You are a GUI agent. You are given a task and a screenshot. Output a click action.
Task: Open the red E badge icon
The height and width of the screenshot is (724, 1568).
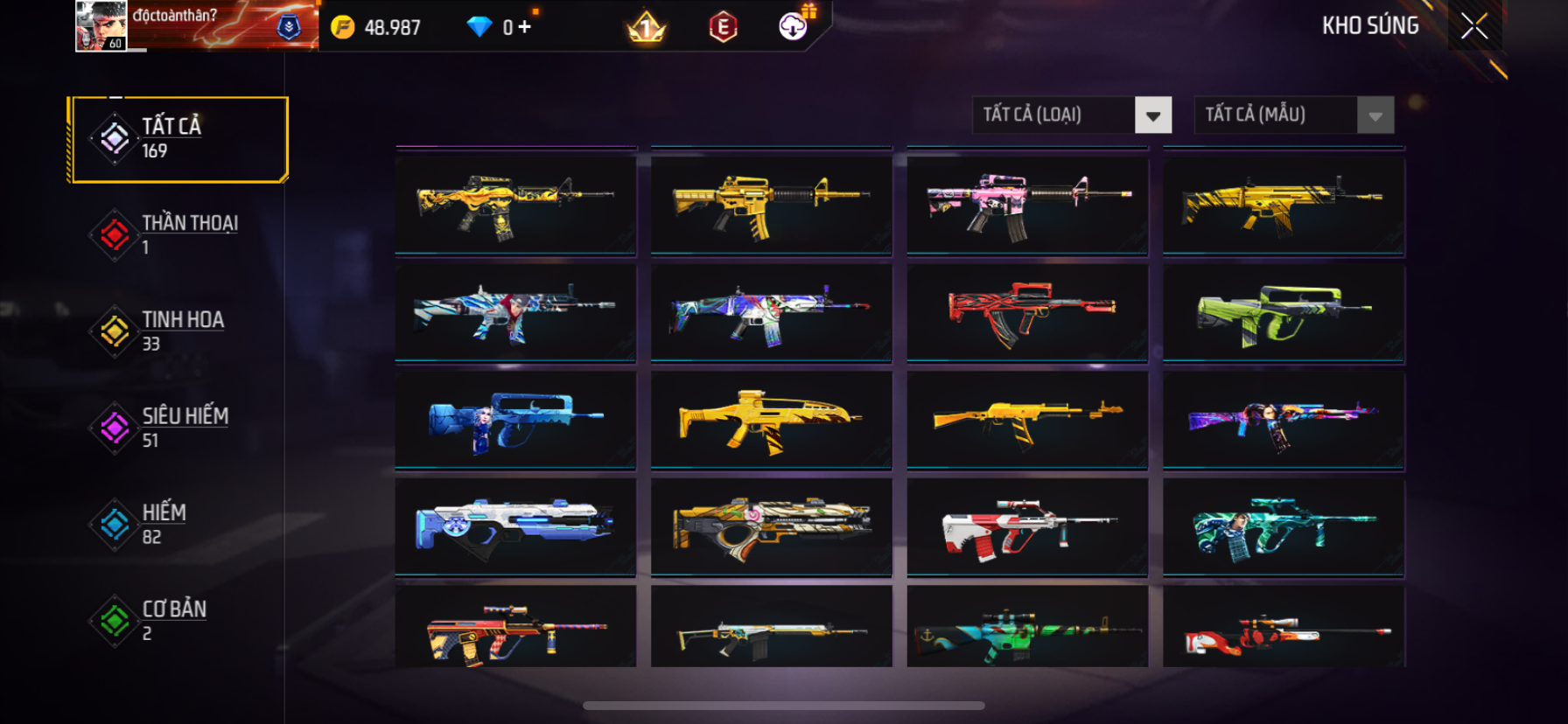coord(723,27)
